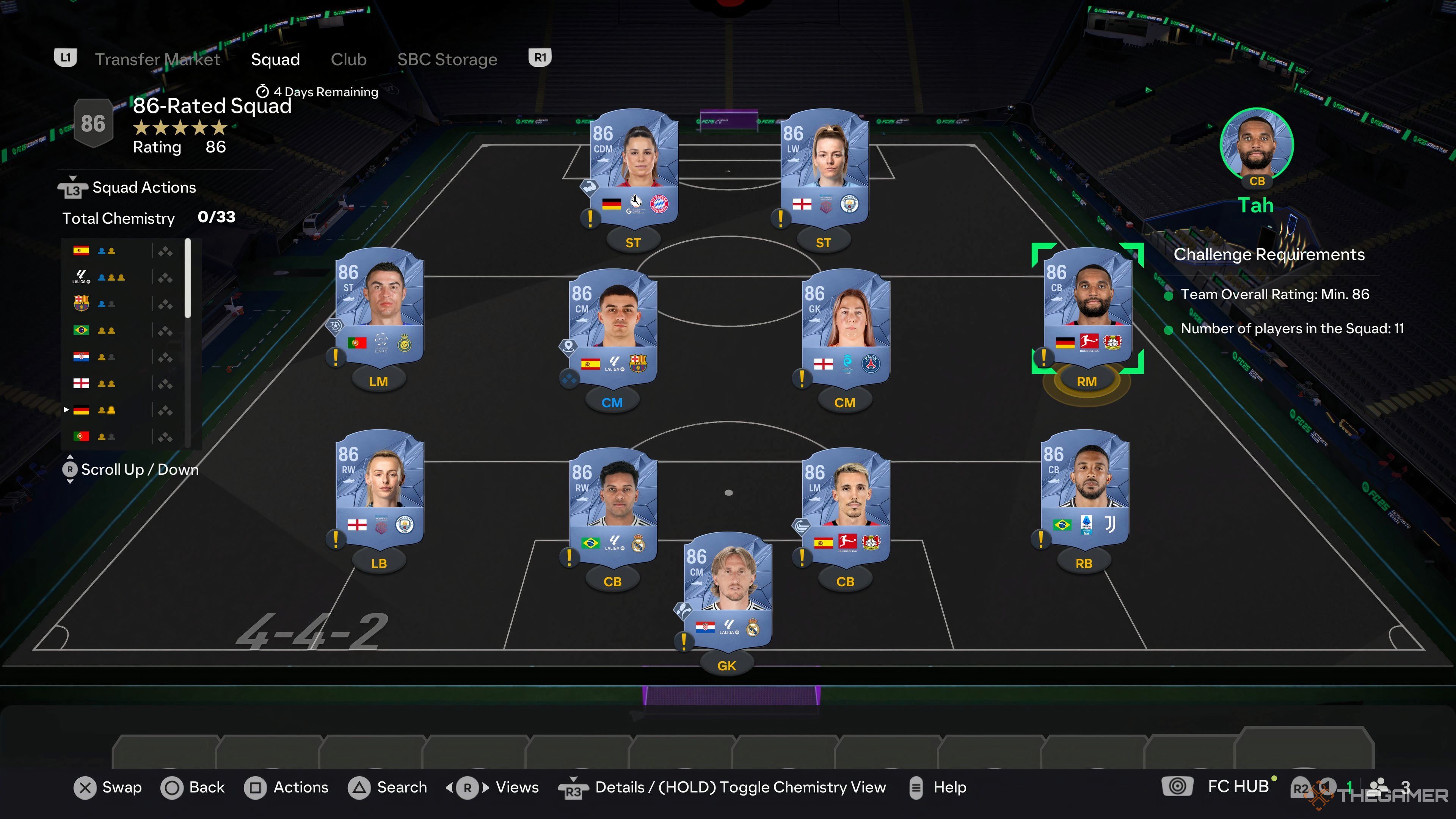Select the Brazil chemistry row

121,331
